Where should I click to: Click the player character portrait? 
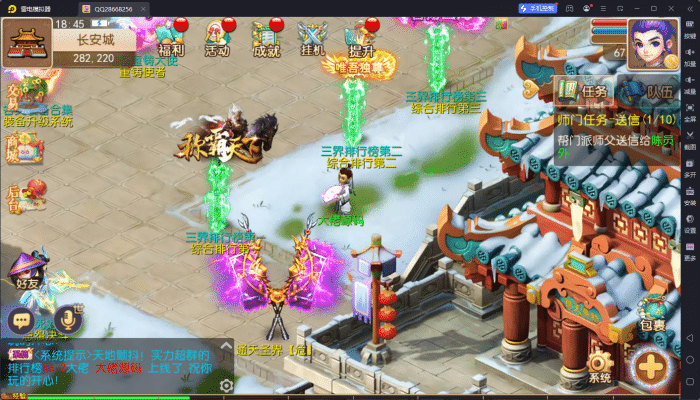tap(651, 42)
